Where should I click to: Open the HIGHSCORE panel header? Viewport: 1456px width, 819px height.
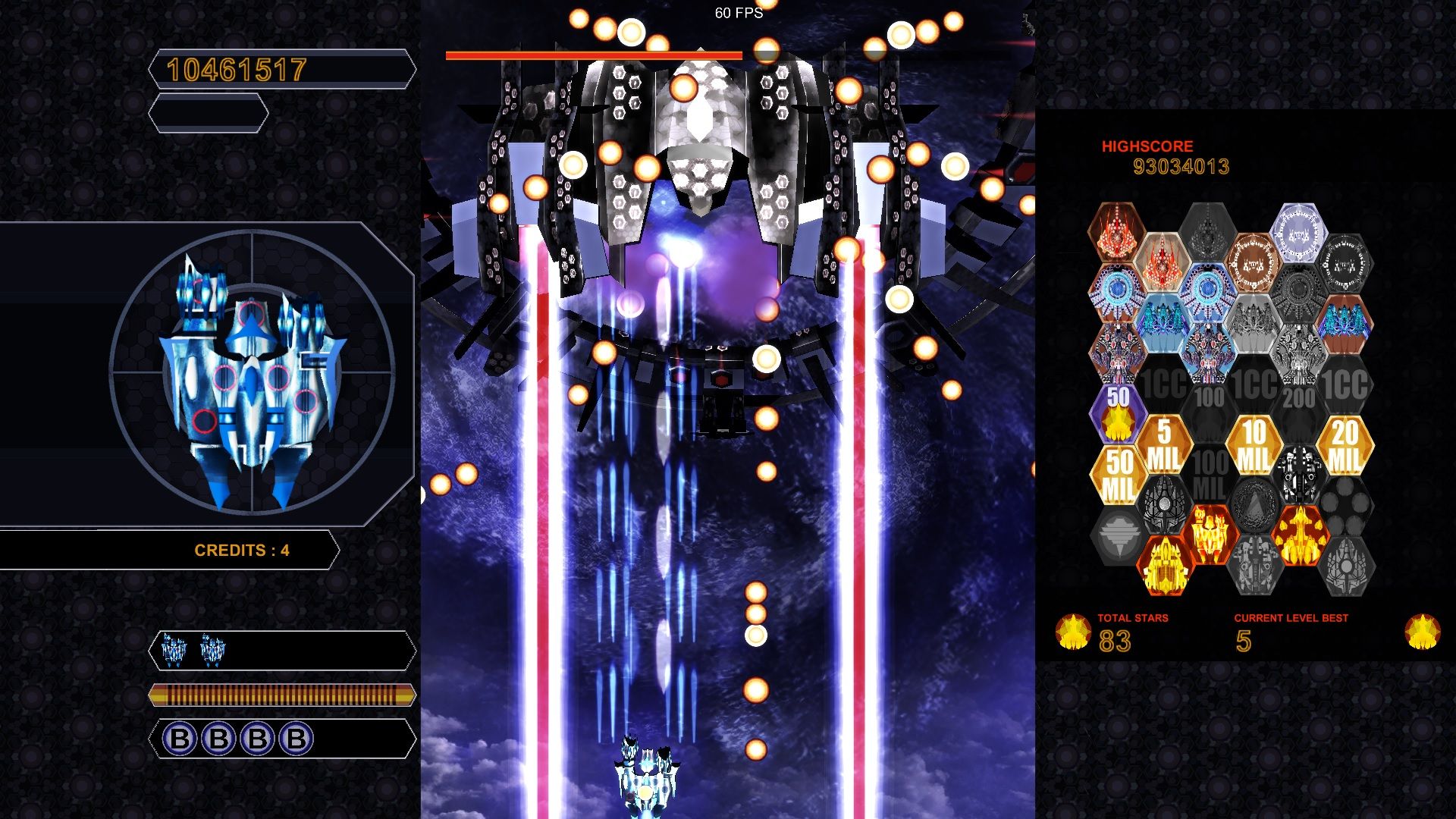coord(1147,146)
